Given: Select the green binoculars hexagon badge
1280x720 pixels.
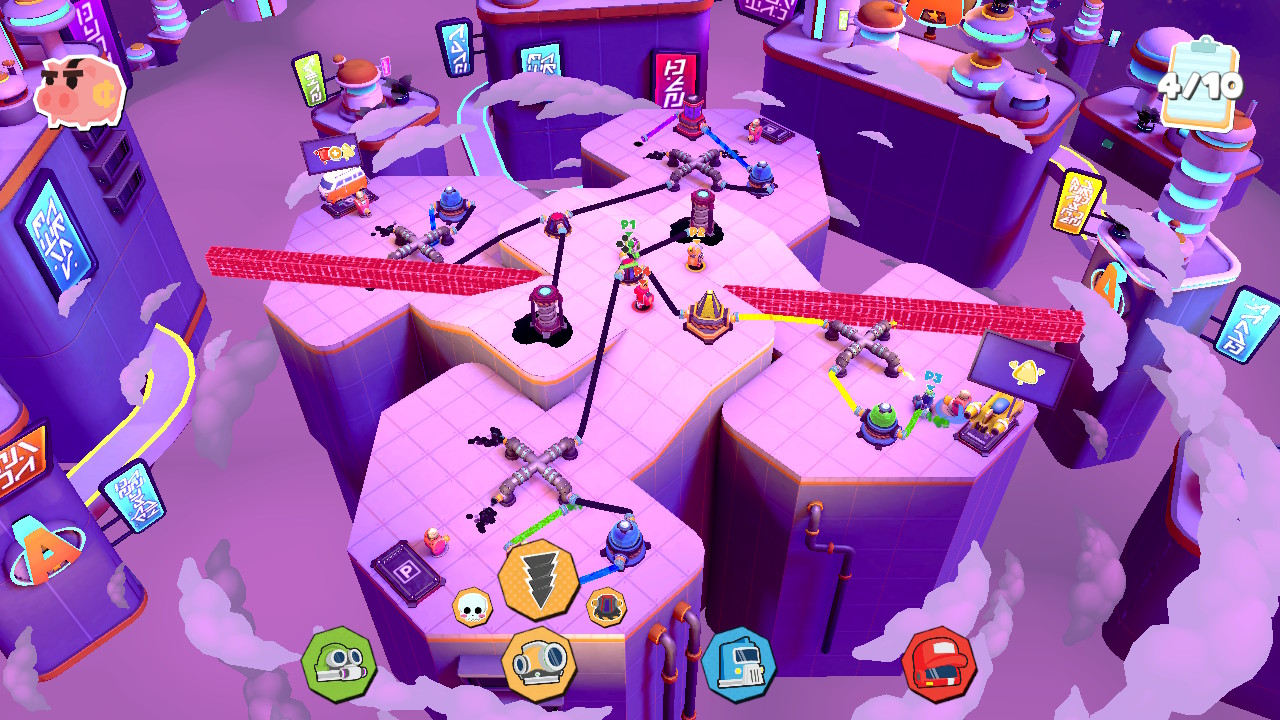Looking at the screenshot, I should point(340,665).
